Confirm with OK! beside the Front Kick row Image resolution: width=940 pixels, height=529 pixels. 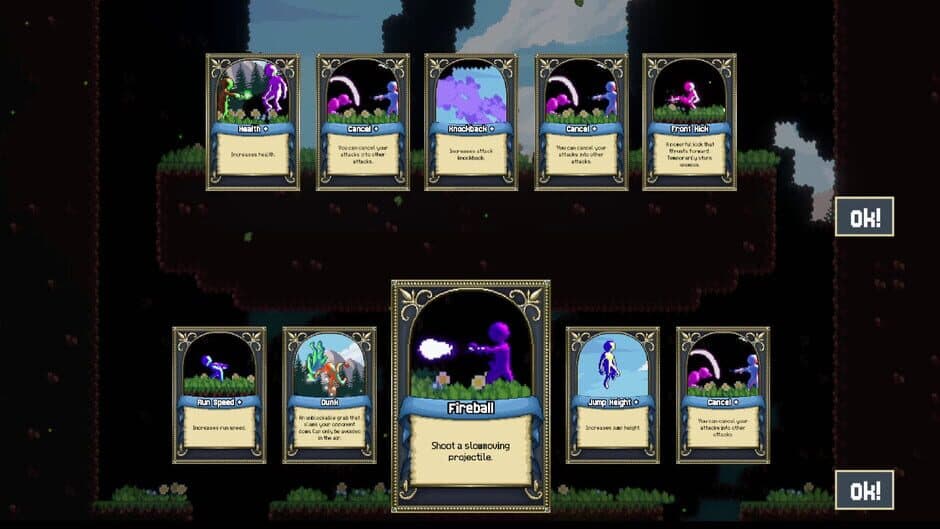click(x=864, y=217)
